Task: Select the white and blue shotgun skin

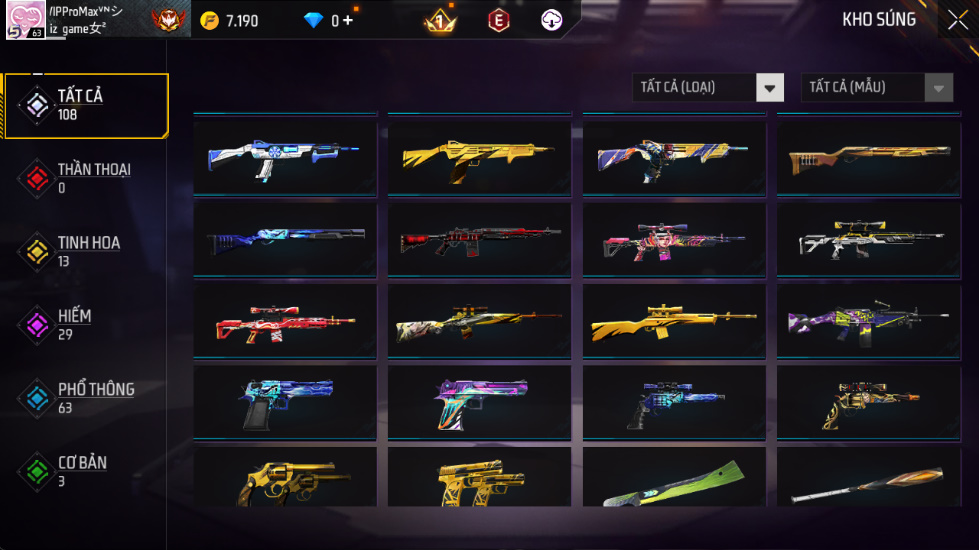Action: click(x=285, y=157)
